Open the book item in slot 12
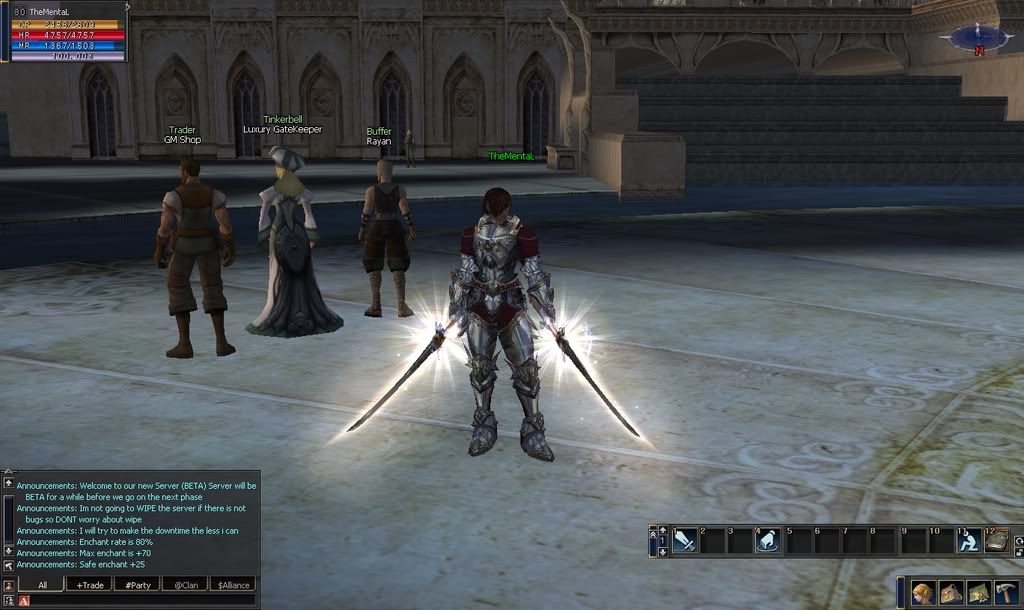Image resolution: width=1024 pixels, height=610 pixels. click(x=997, y=541)
